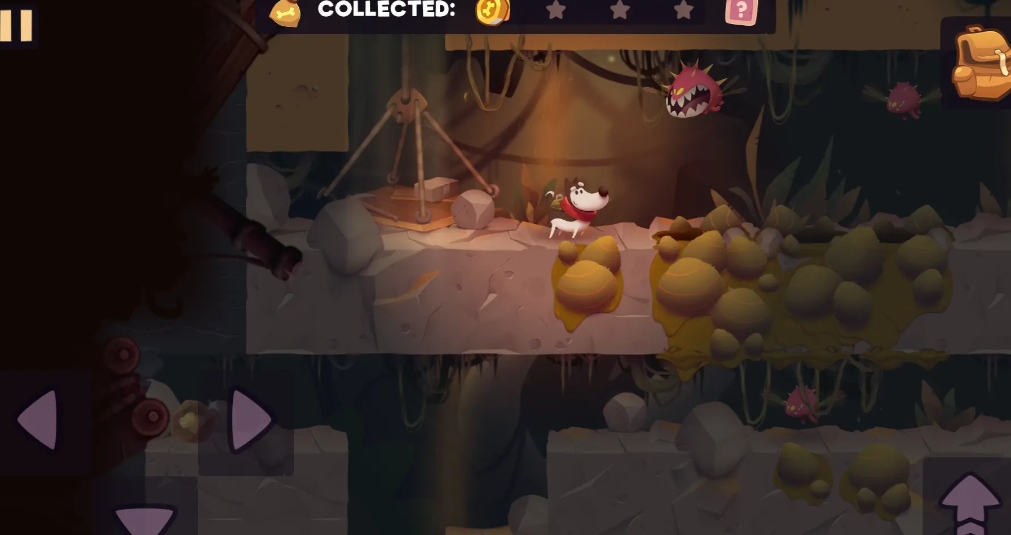Click the pink question mark card
This screenshot has height=535, width=1011.
point(741,11)
